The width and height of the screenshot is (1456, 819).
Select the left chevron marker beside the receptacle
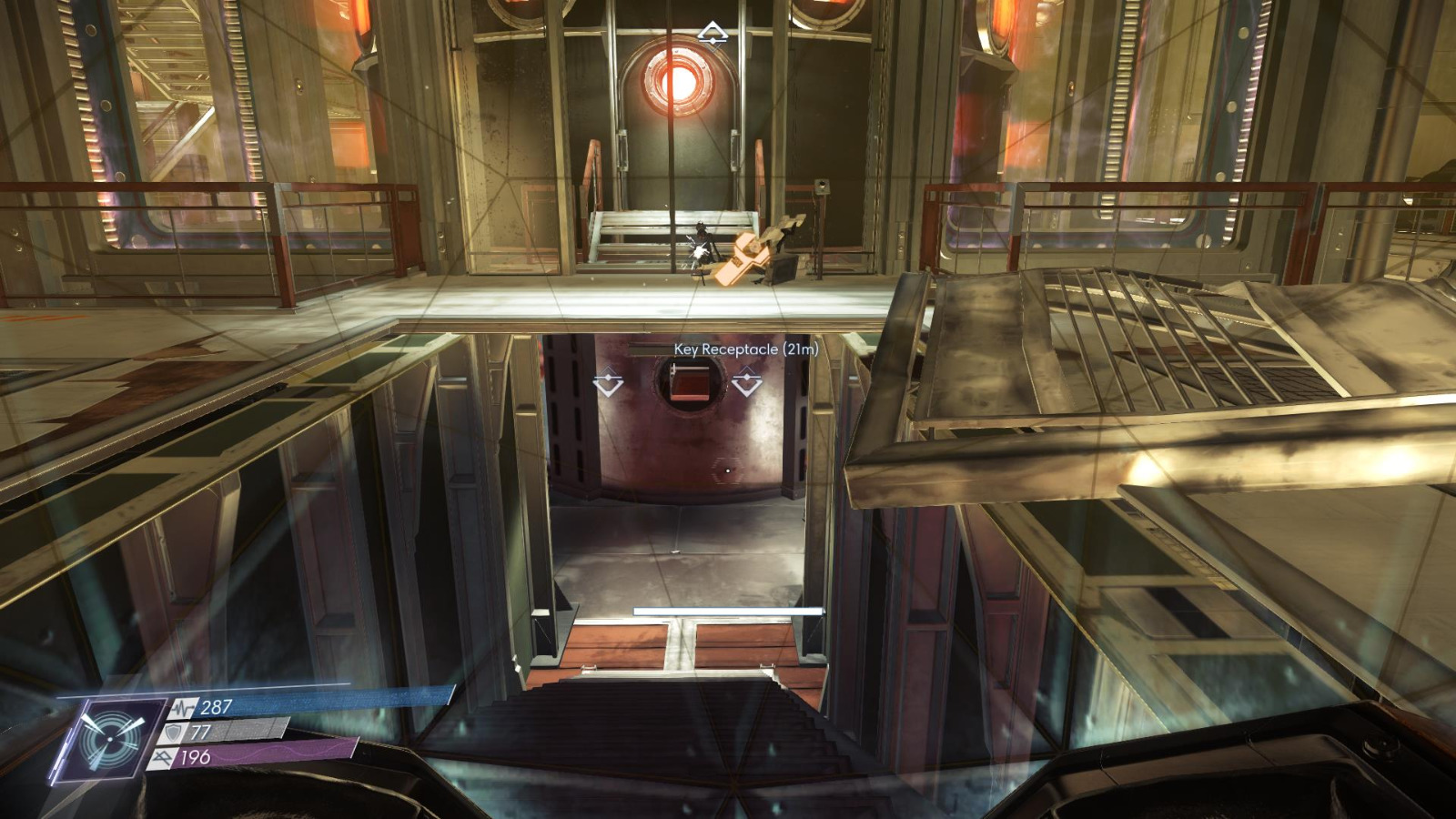[x=606, y=381]
